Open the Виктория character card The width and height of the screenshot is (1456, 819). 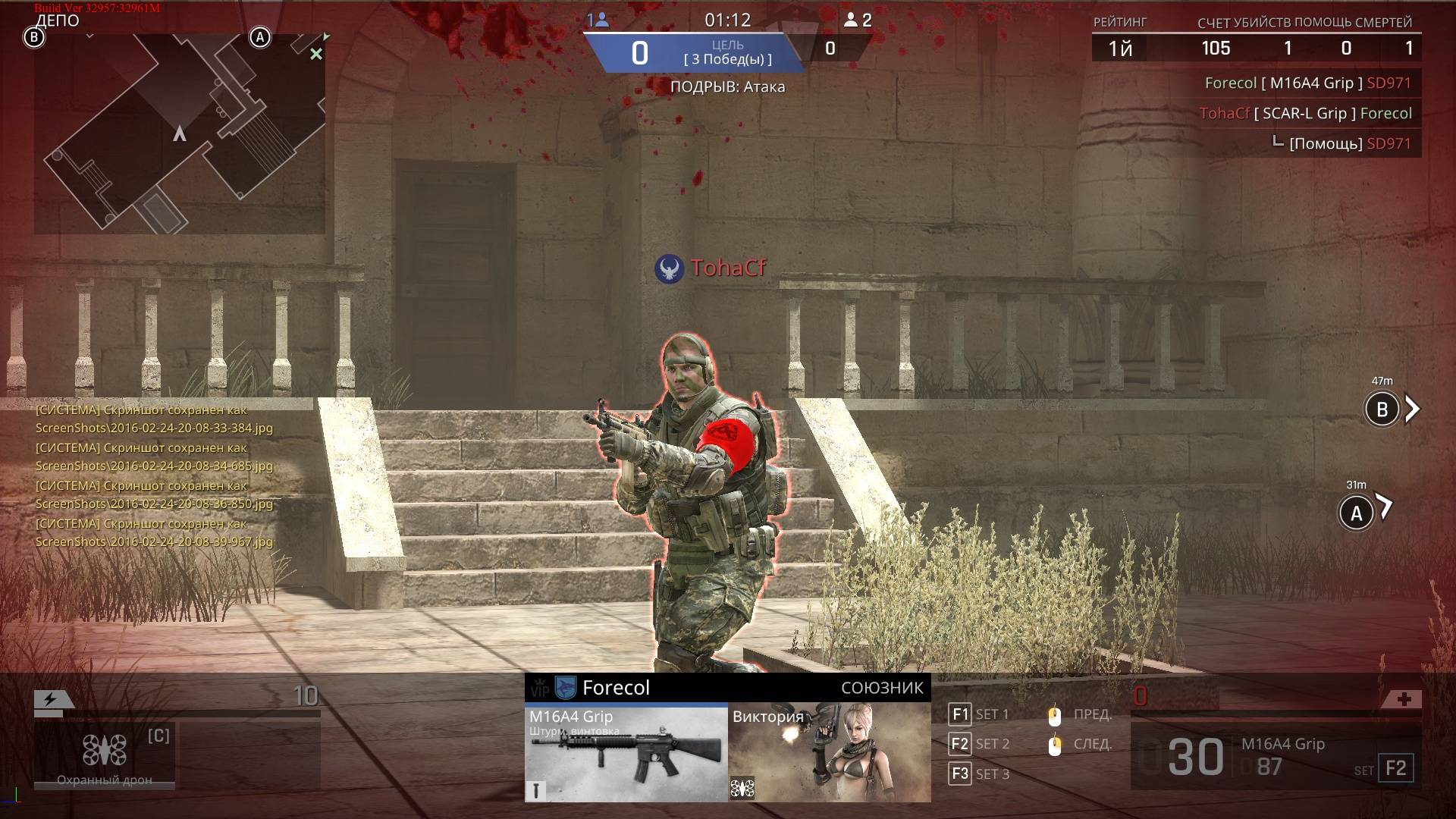pyautogui.click(x=829, y=754)
